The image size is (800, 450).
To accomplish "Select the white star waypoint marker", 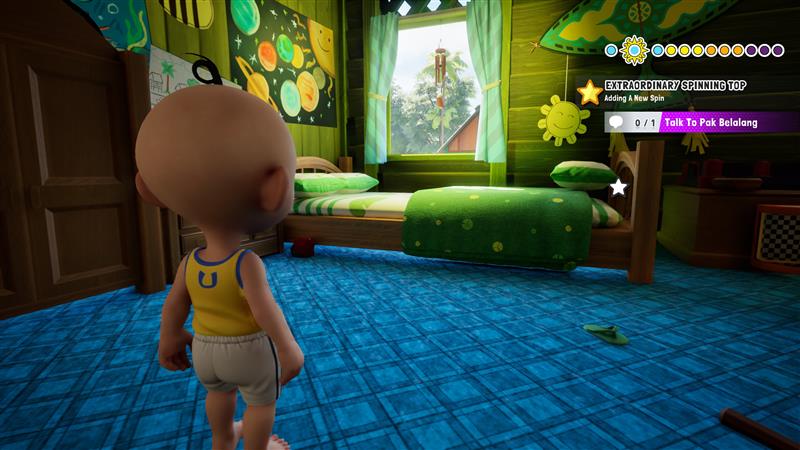I will (618, 187).
